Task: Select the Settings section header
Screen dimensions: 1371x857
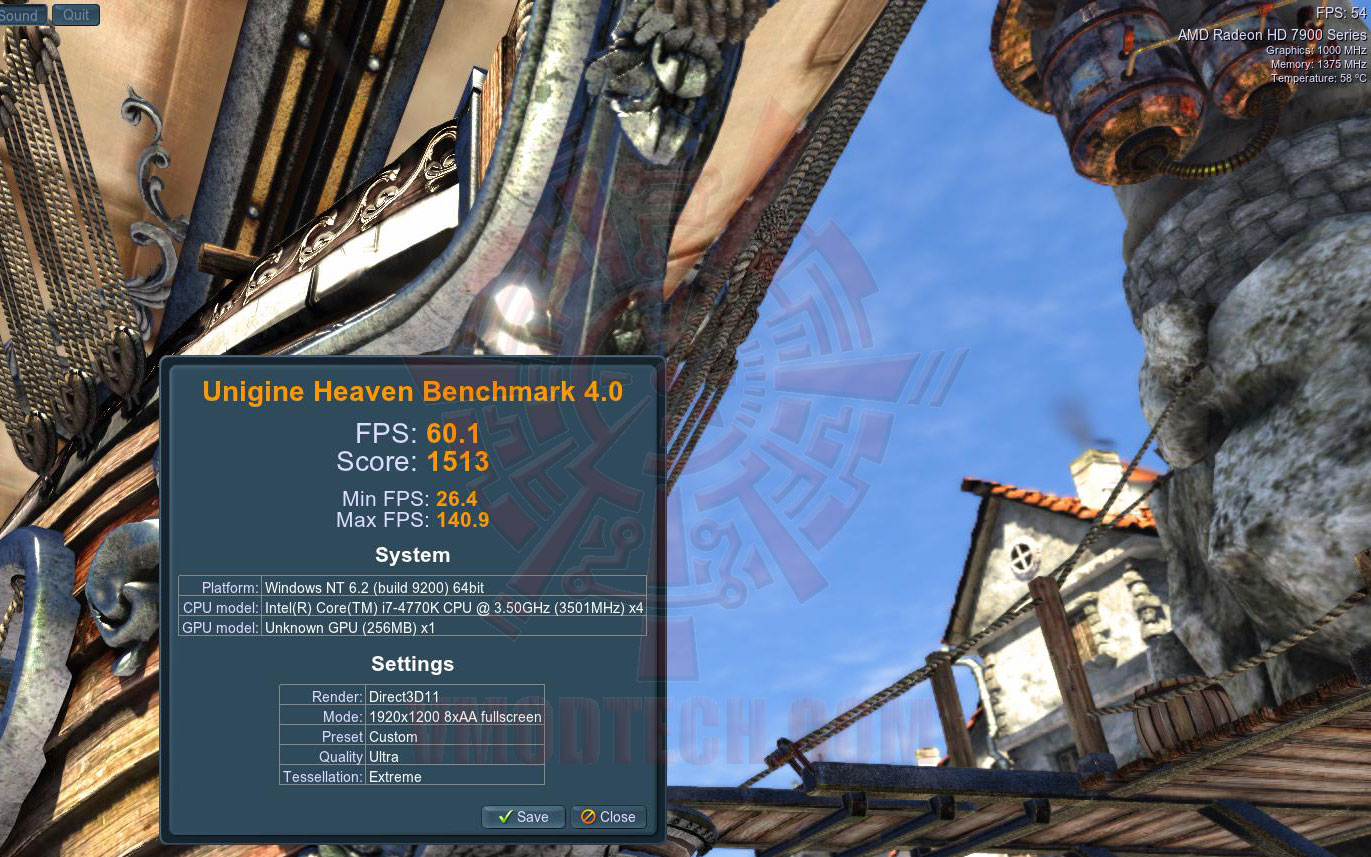Action: [x=413, y=664]
